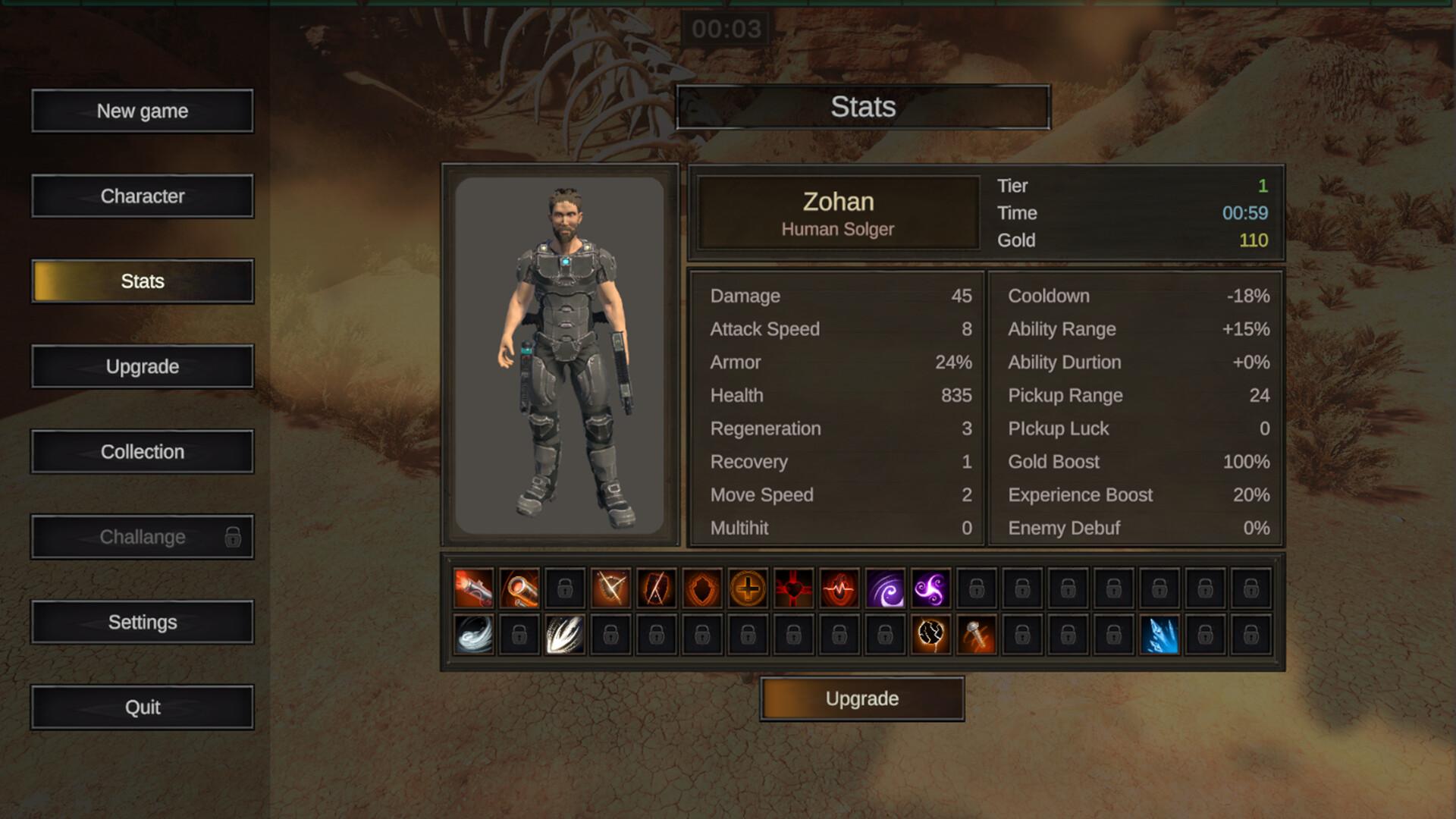Screen dimensions: 1456x819
Task: Open the Character menu entry
Action: [x=143, y=196]
